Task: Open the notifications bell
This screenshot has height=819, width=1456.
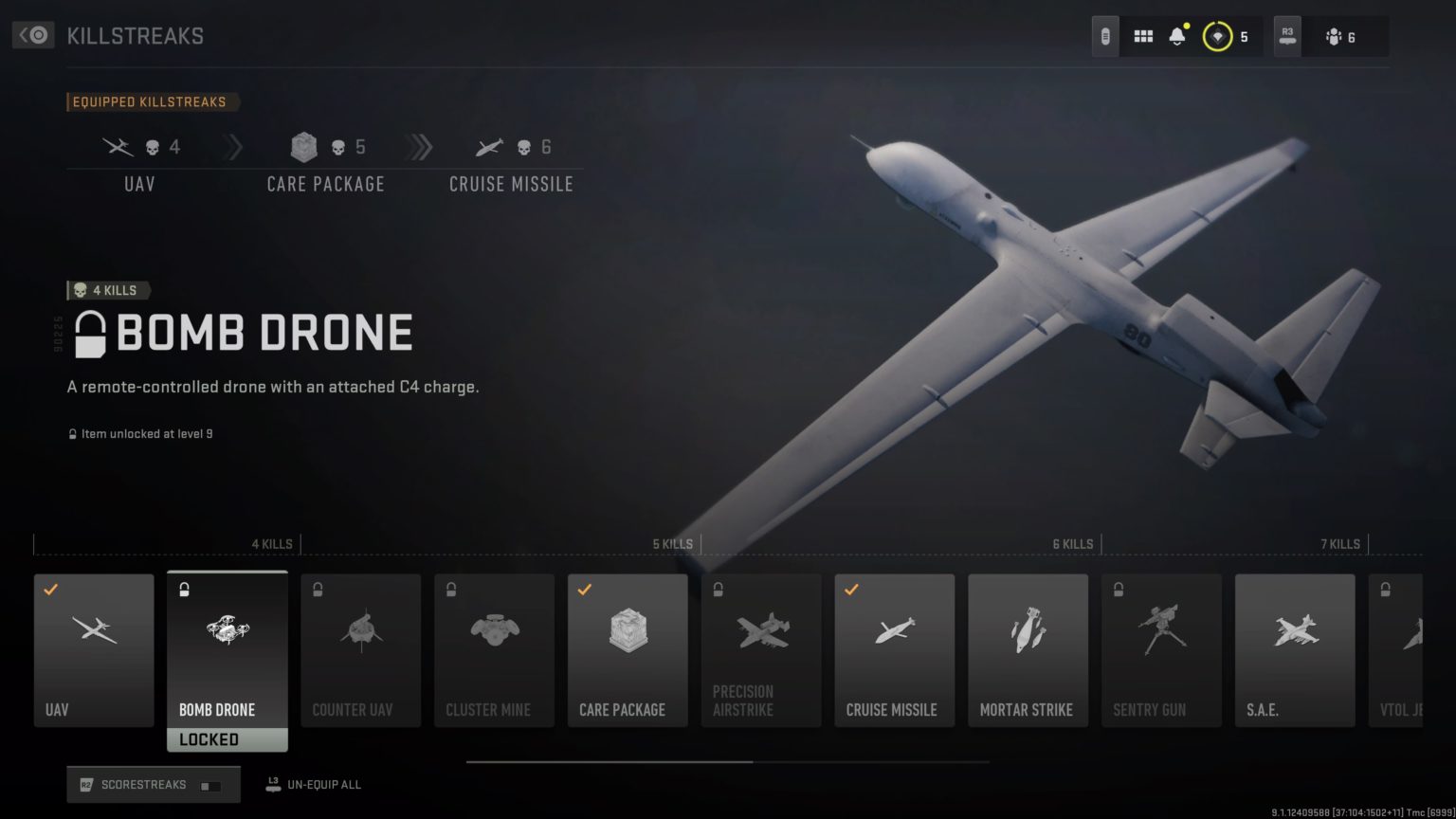Action: click(x=1176, y=34)
